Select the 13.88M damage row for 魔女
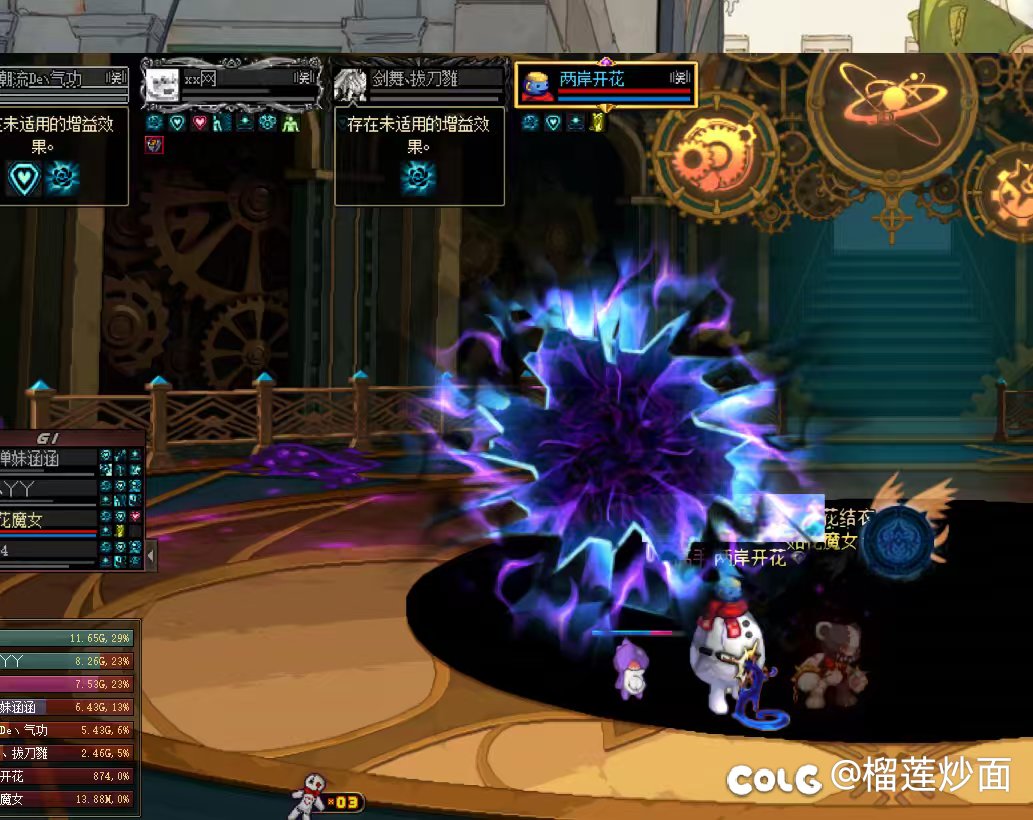Viewport: 1033px width, 820px height. [x=68, y=799]
